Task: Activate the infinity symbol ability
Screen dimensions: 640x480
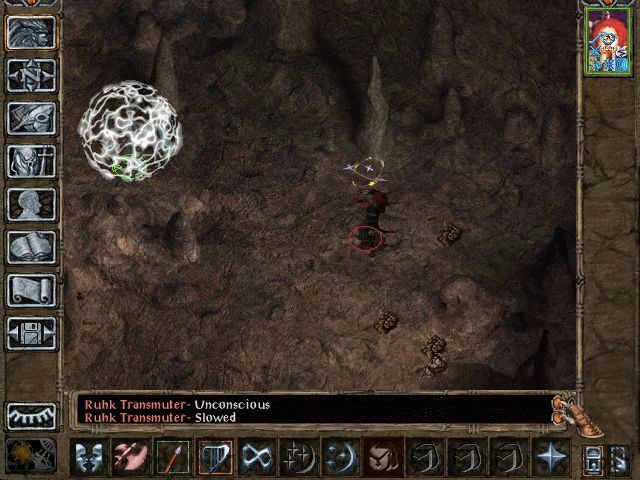Action: [257, 457]
